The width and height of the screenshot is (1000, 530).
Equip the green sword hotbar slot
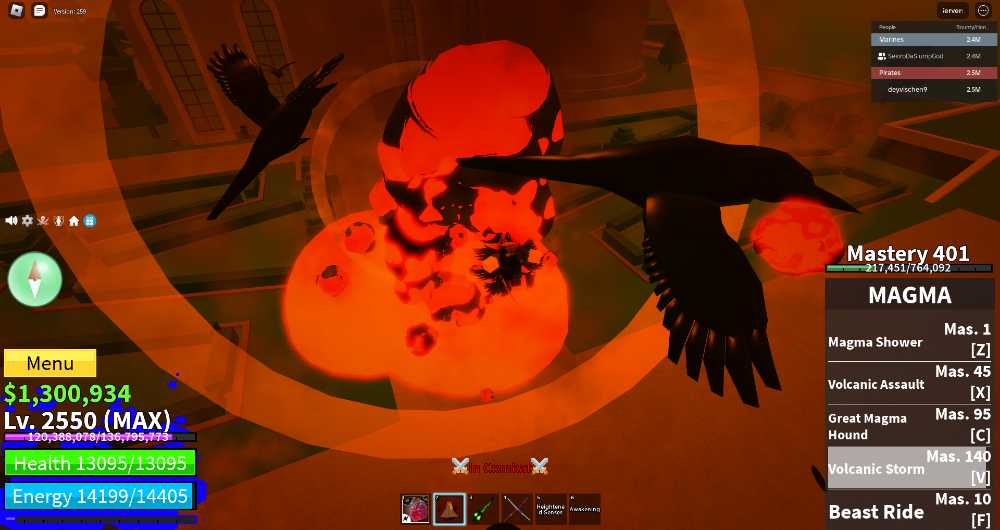point(483,508)
